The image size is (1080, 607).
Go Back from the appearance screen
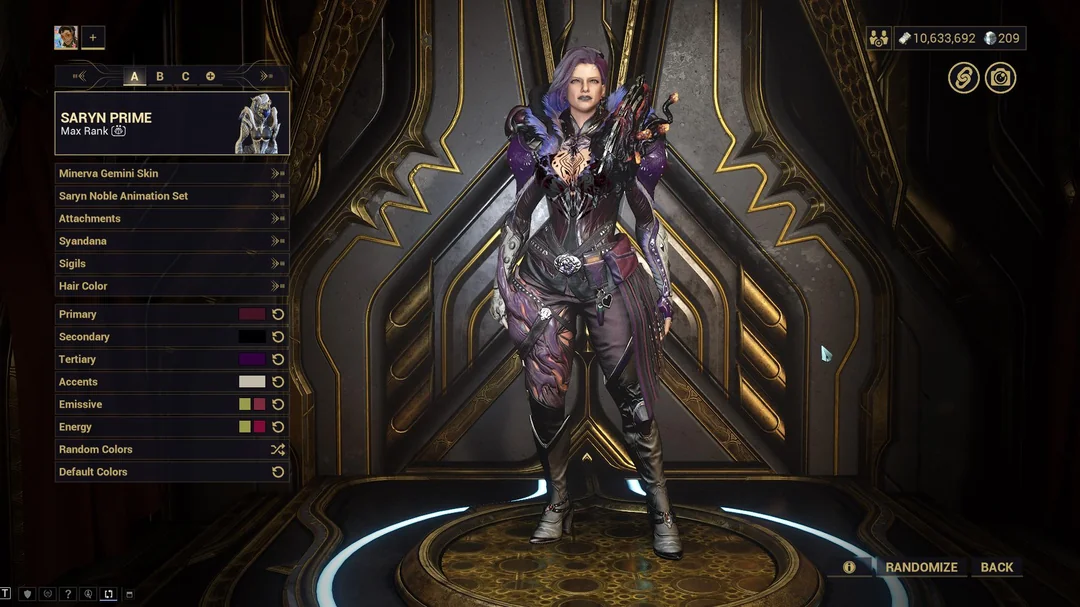[x=997, y=567]
